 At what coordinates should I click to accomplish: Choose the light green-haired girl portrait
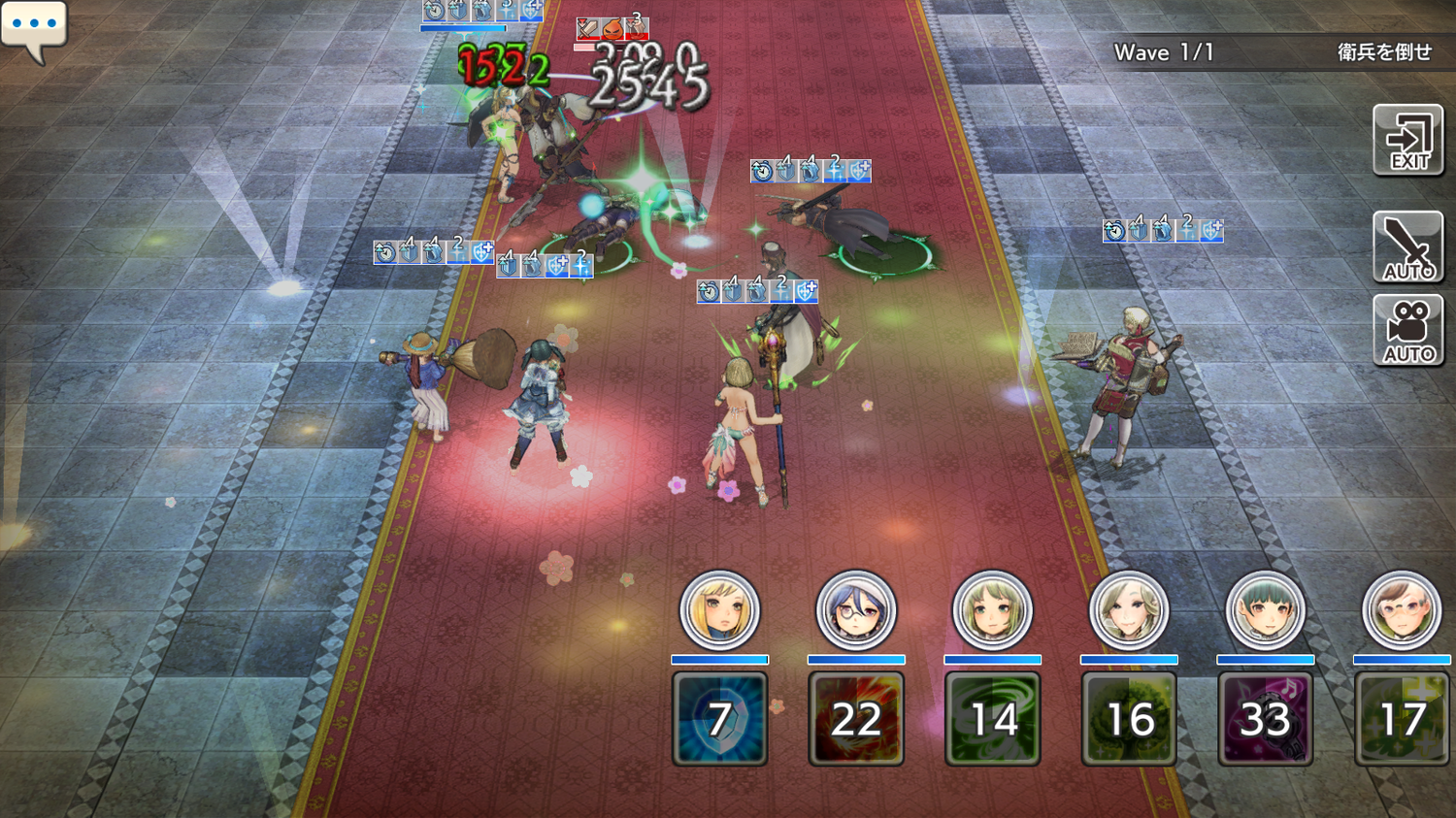tap(992, 610)
